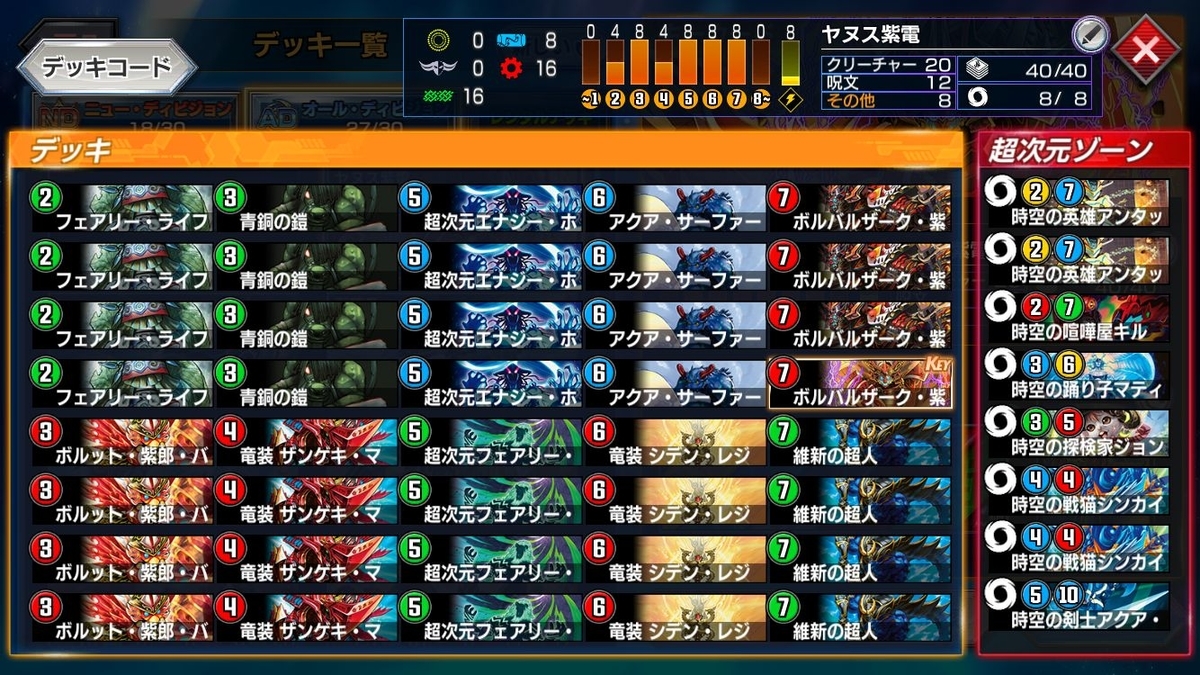This screenshot has height=675, width=1200.
Task: Choose the 時空の踊り子マティ card
Action: (1076, 374)
